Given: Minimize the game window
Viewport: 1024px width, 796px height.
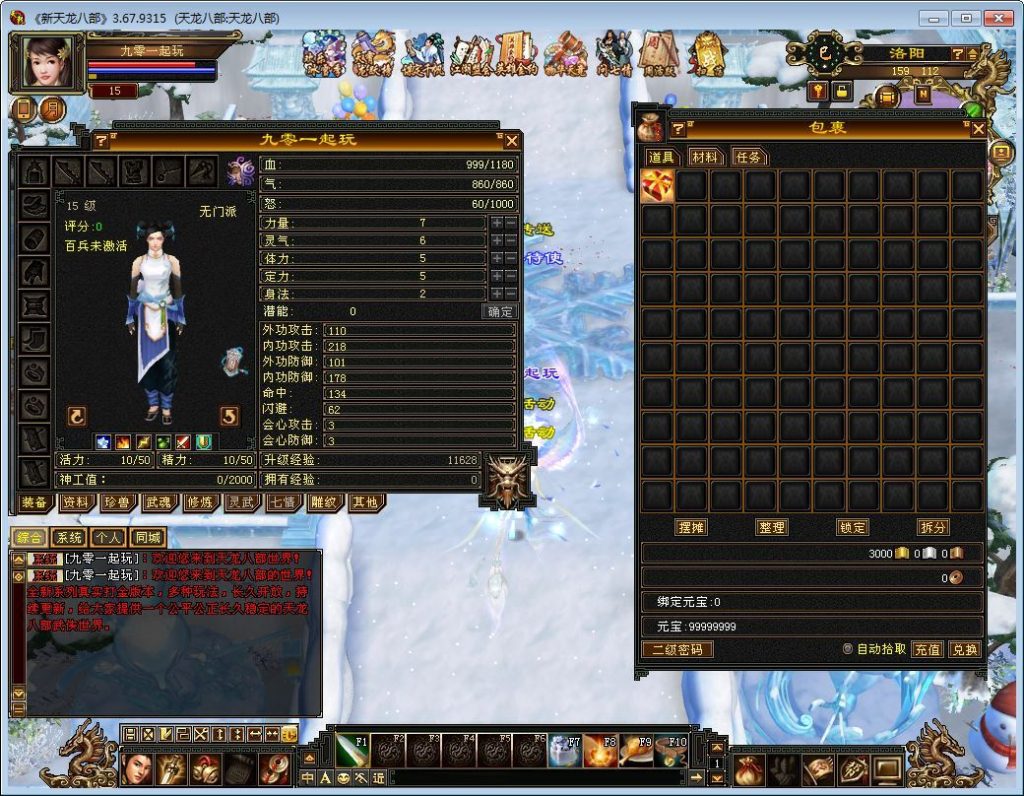Looking at the screenshot, I should click(934, 18).
